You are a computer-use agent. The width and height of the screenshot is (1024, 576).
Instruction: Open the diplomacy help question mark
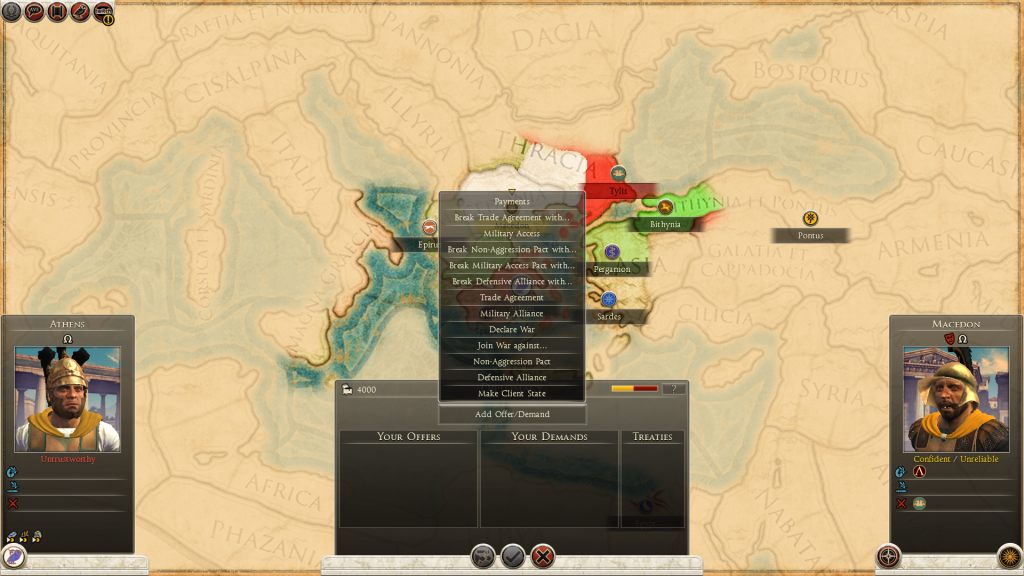(x=674, y=389)
